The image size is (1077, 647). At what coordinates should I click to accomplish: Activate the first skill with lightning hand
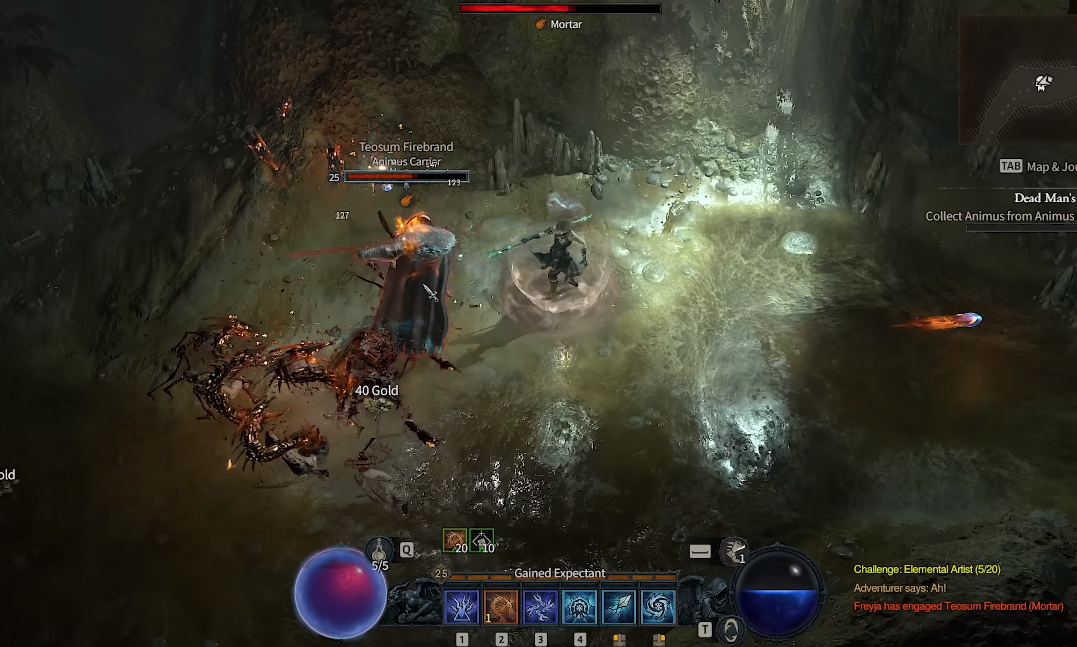coord(462,607)
